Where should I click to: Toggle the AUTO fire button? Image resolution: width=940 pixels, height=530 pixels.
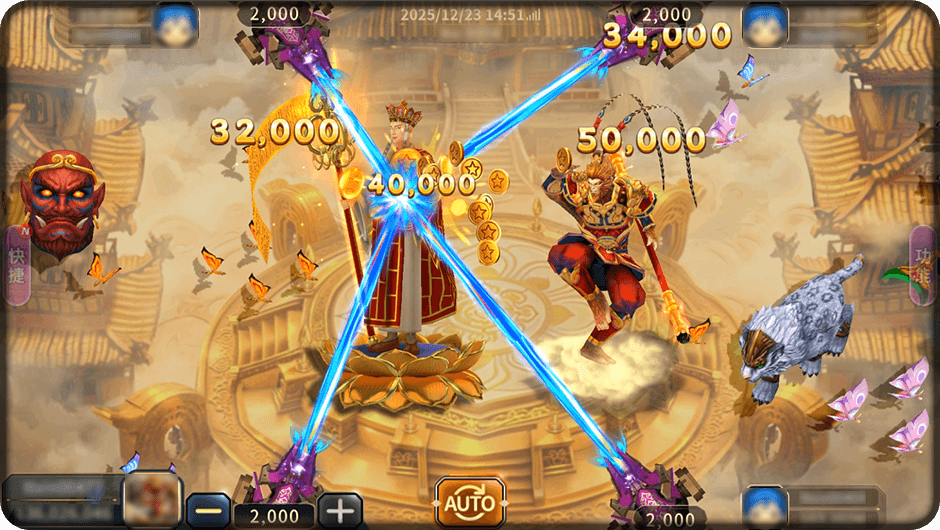(469, 501)
